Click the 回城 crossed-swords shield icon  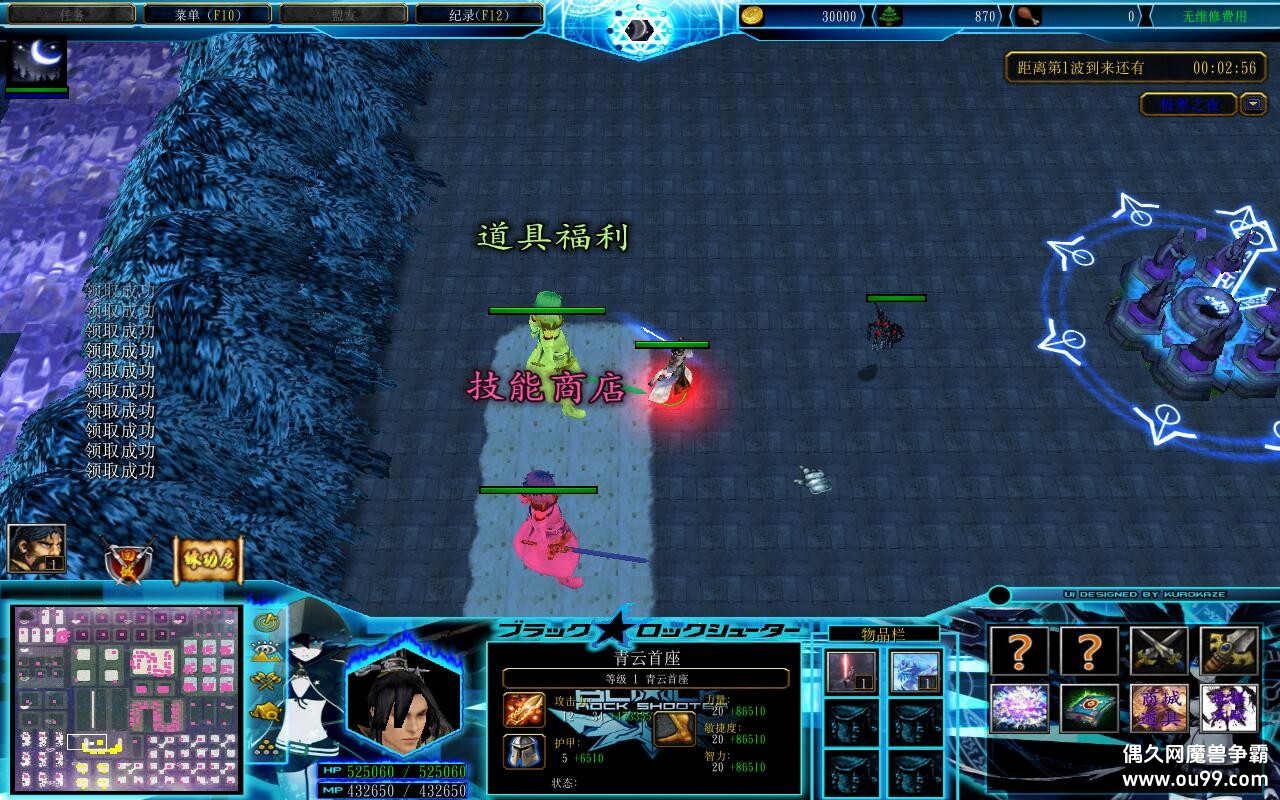pos(127,562)
